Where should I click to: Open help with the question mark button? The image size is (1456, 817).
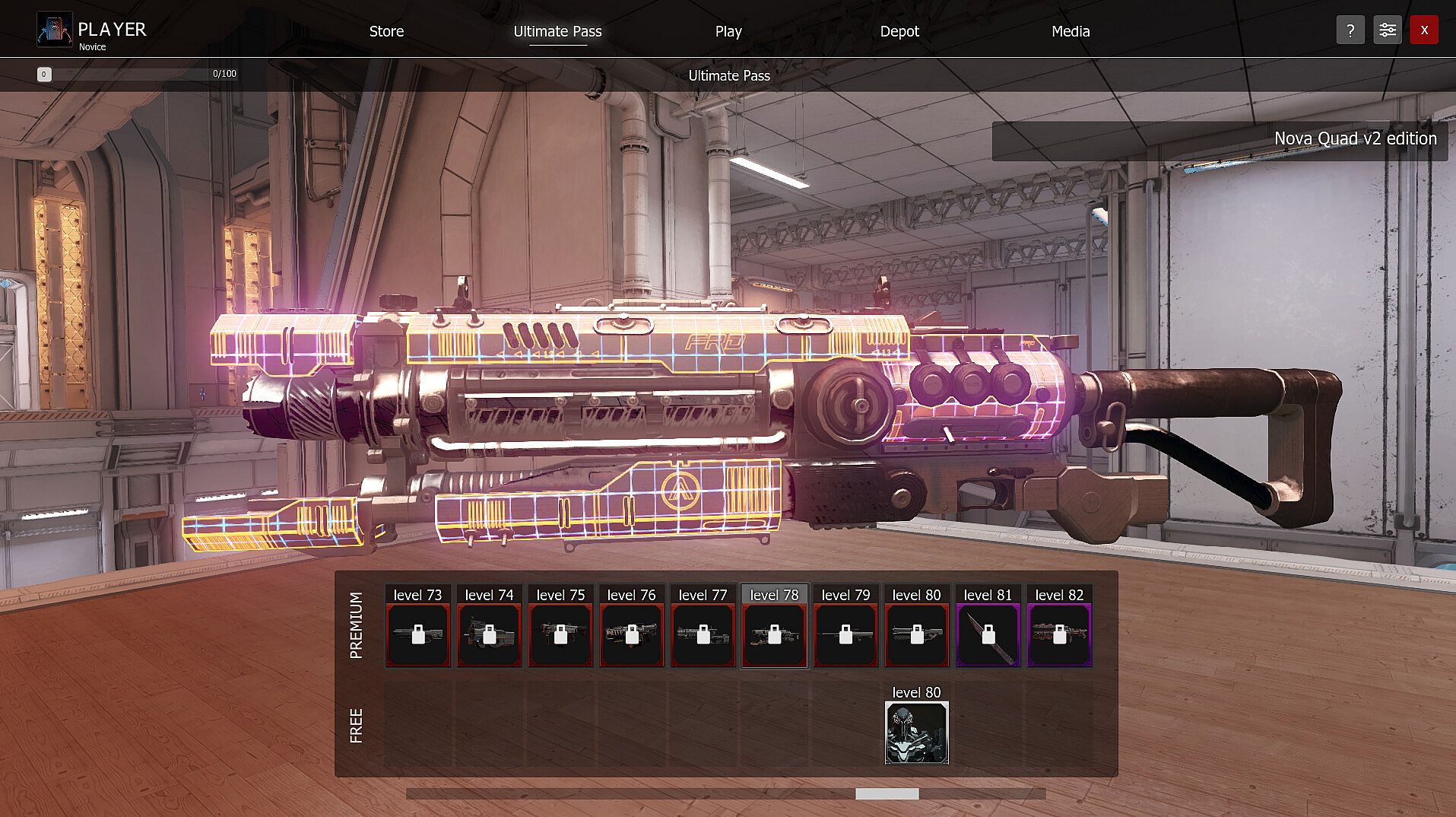point(1350,30)
